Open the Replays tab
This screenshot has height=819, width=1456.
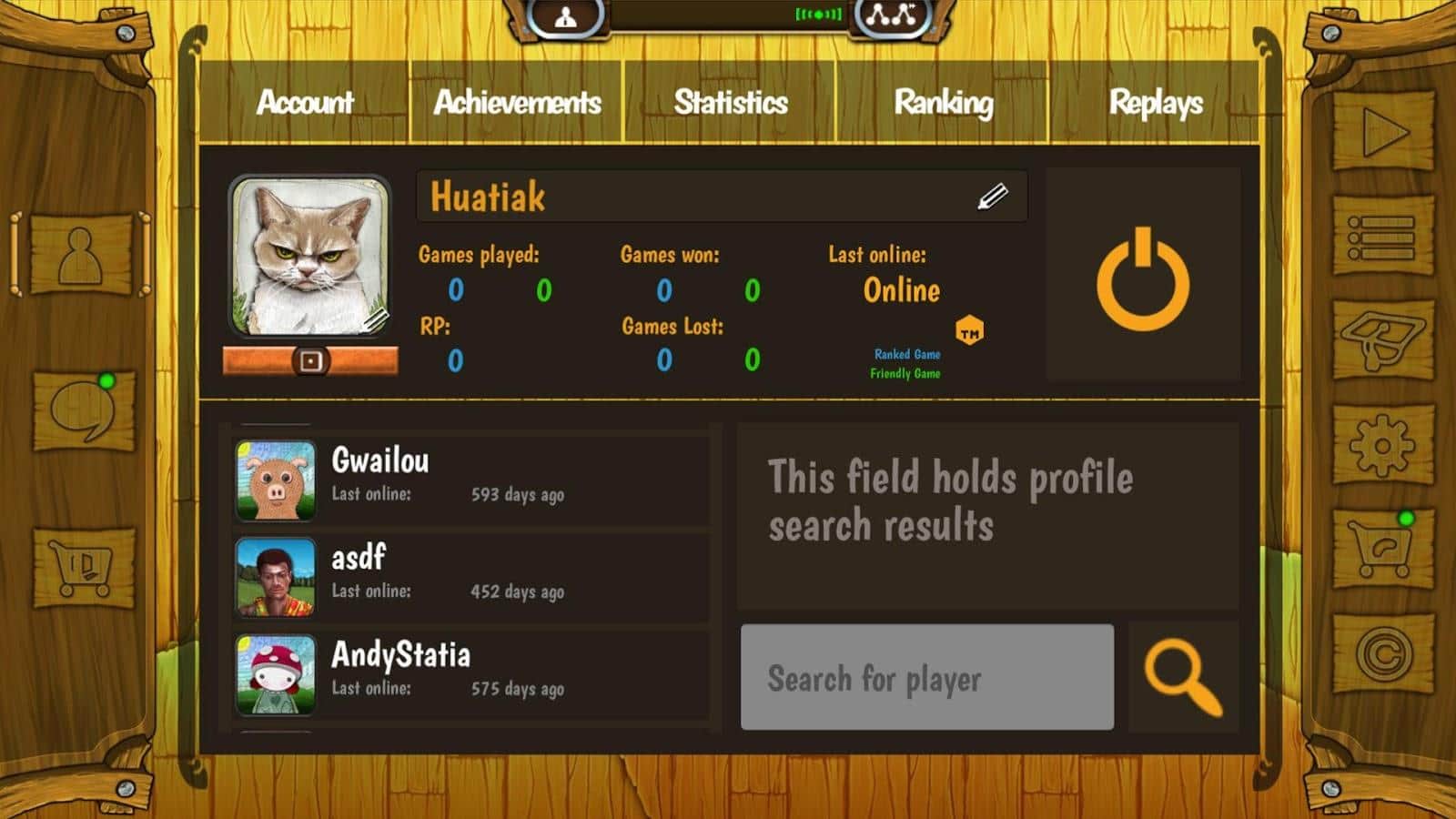click(1156, 102)
